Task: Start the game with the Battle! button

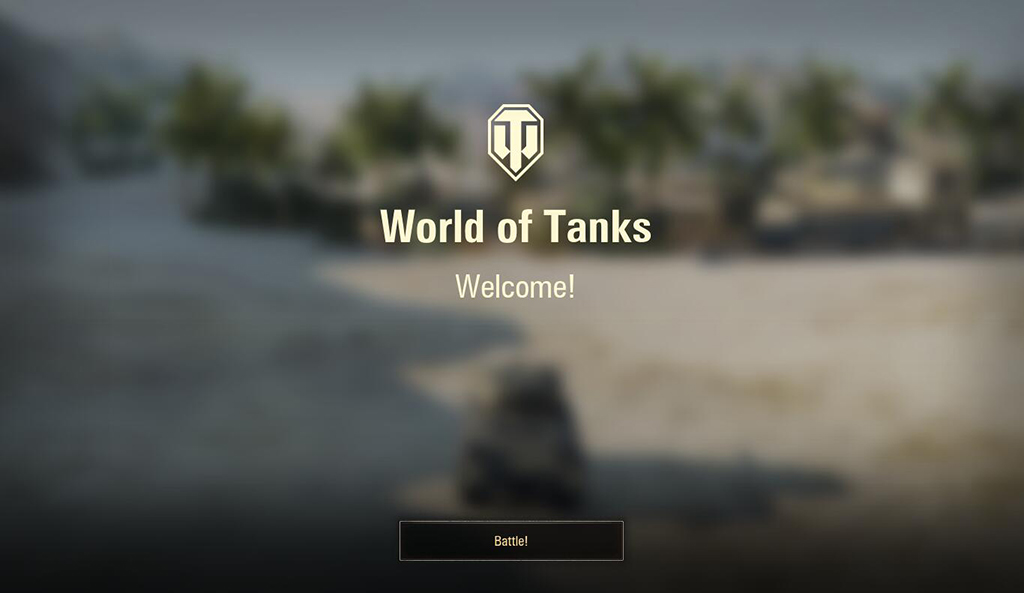Action: 511,541
